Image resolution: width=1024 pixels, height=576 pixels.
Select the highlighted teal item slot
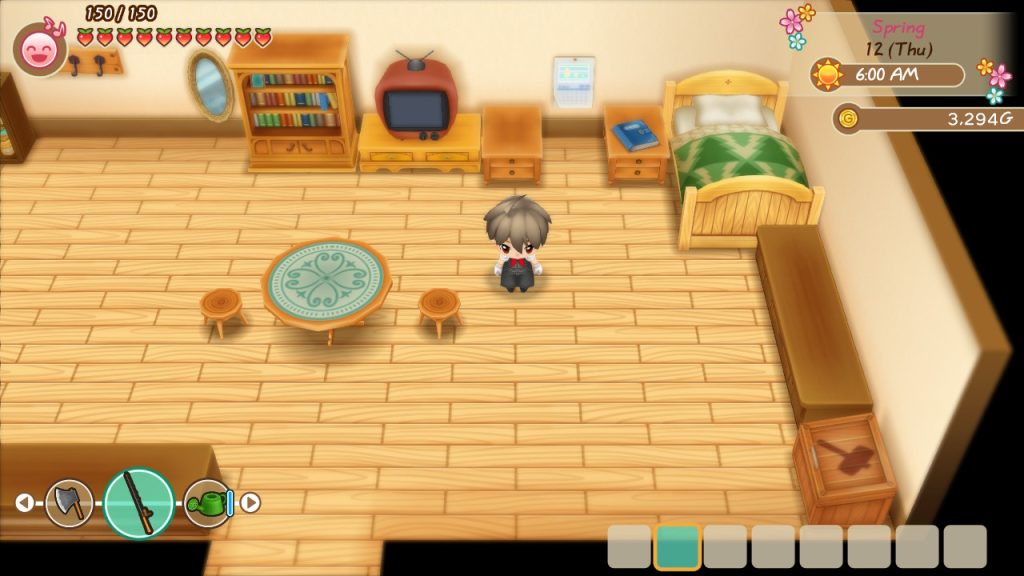[x=677, y=547]
